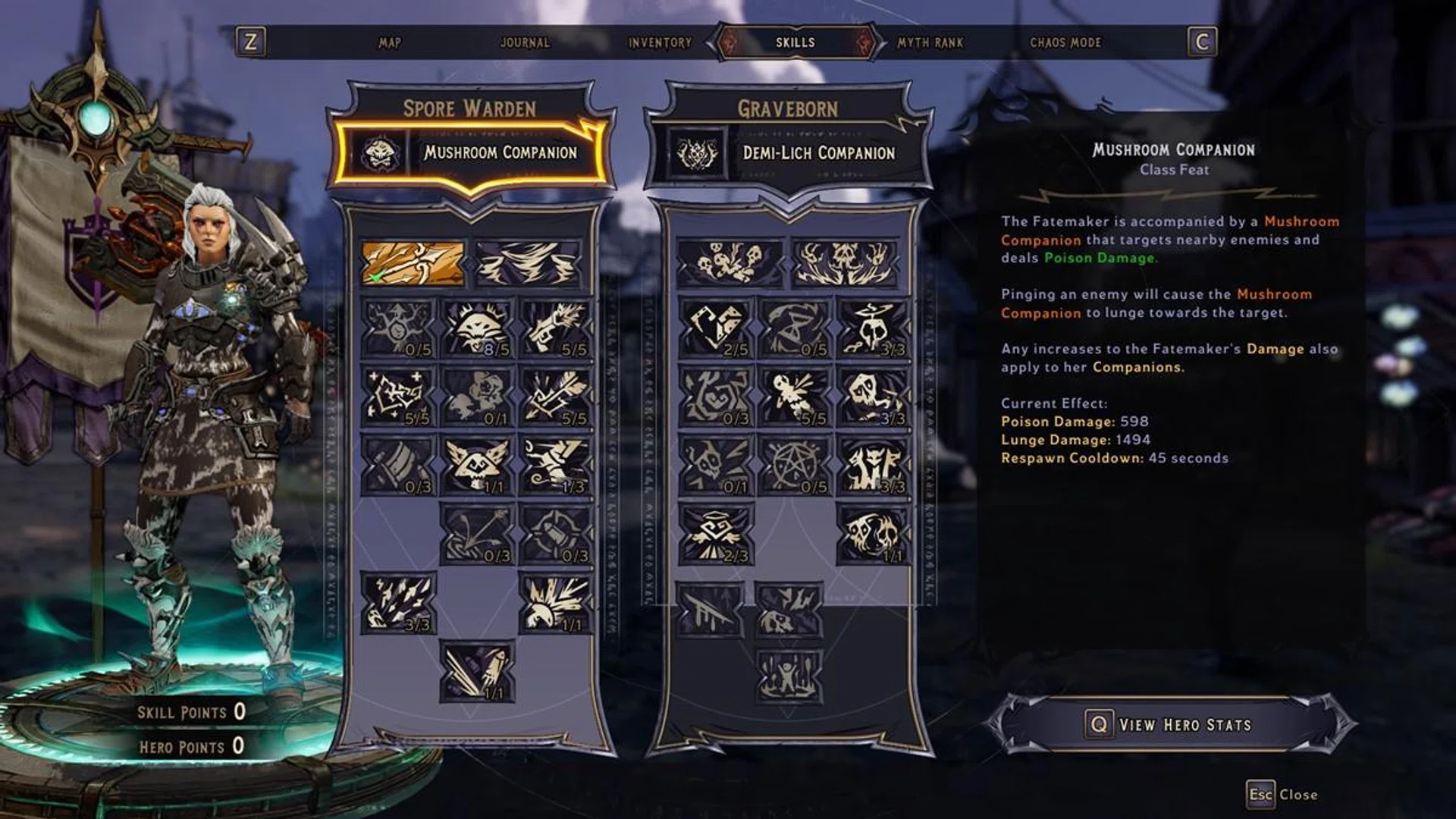Go to the Inventory tab
This screenshot has height=819, width=1456.
coord(660,42)
